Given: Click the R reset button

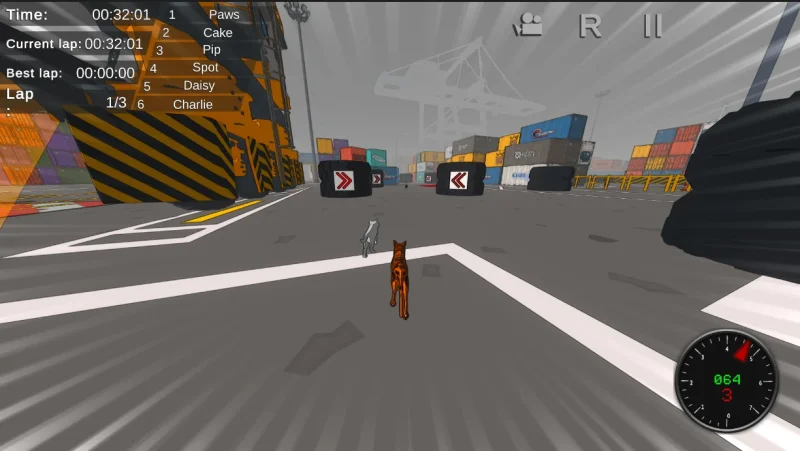Looking at the screenshot, I should pos(590,26).
